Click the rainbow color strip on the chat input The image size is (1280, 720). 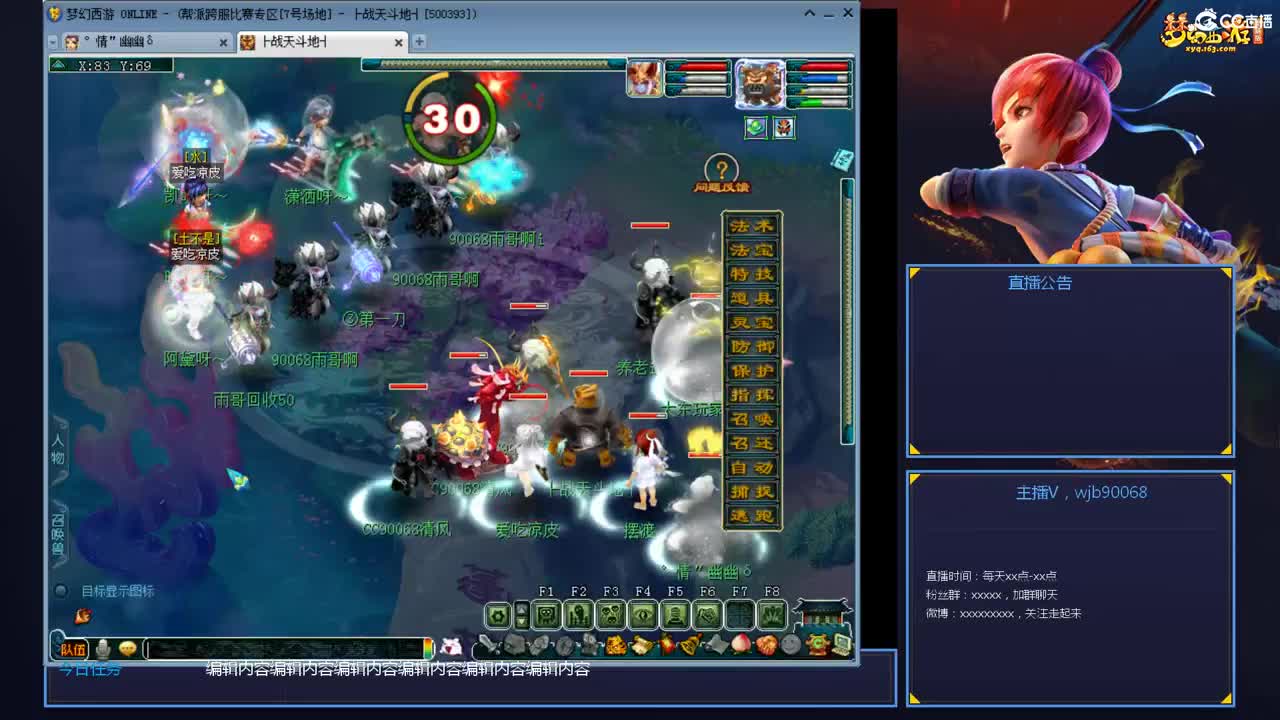click(428, 650)
